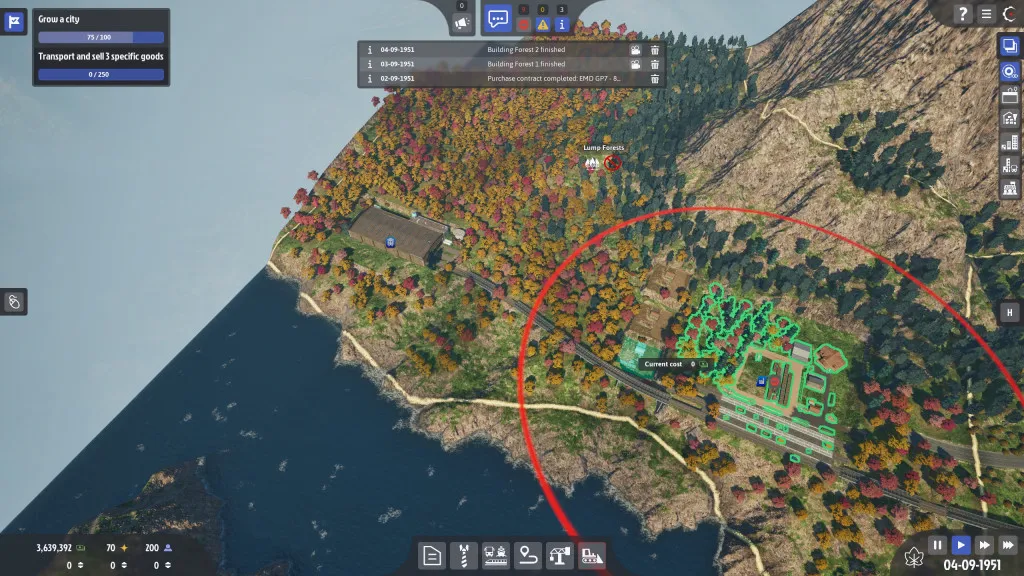Open the bulldozer demolish tool
This screenshot has height=576, width=1024.
pyautogui.click(x=591, y=555)
